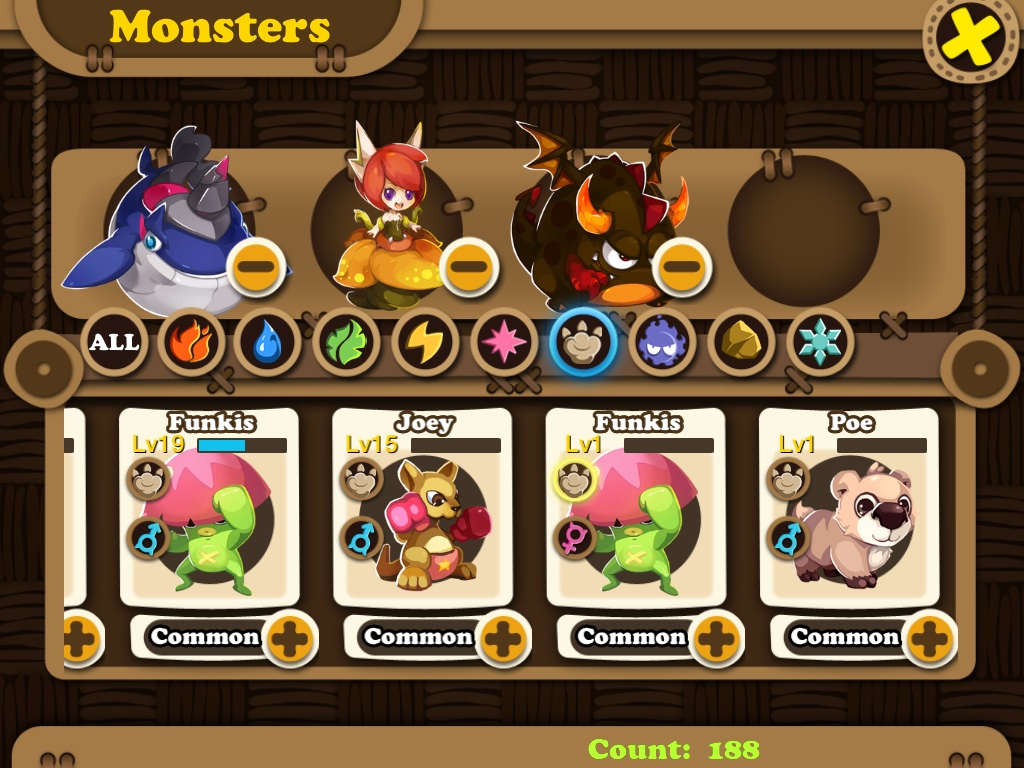Remove the horned dark dragon from team
This screenshot has height=768, width=1024.
pyautogui.click(x=682, y=267)
